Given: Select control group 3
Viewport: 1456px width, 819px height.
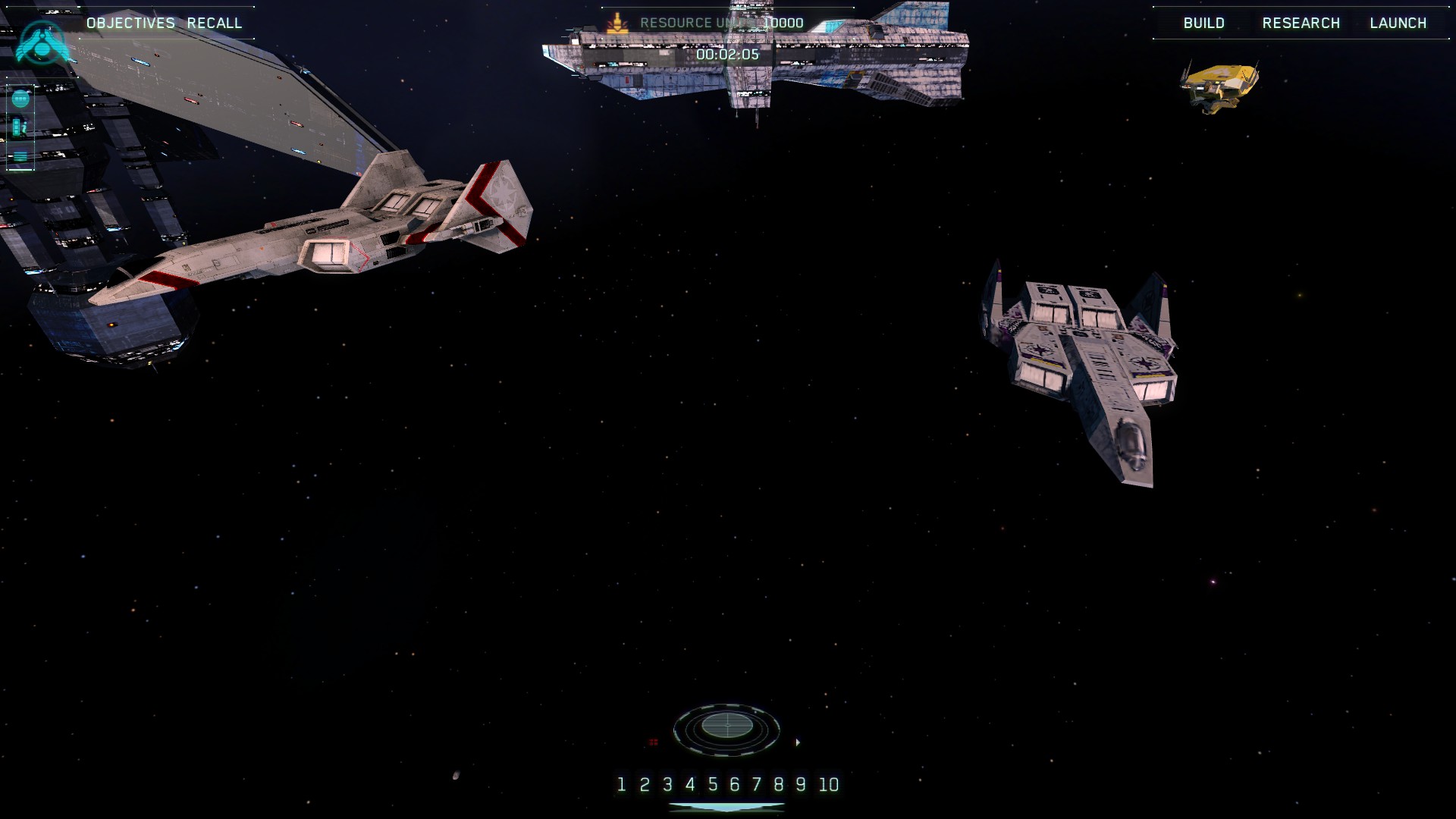Looking at the screenshot, I should (667, 784).
